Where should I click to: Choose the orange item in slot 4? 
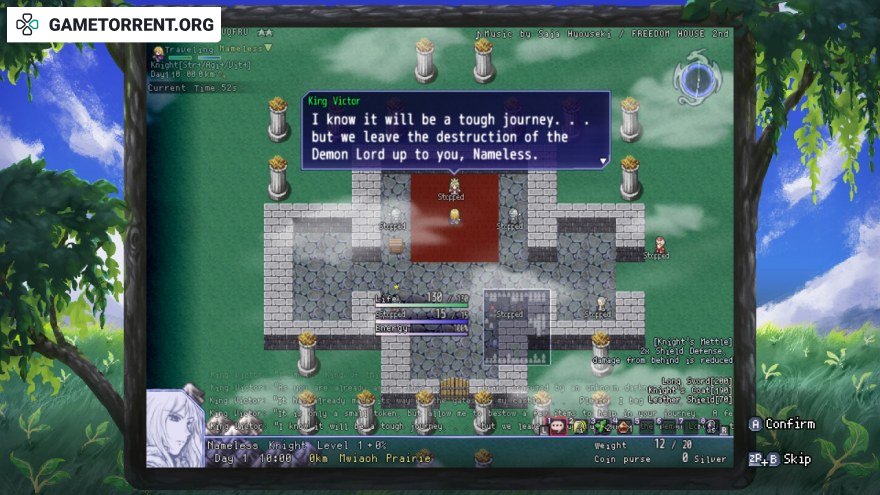pyautogui.click(x=623, y=426)
